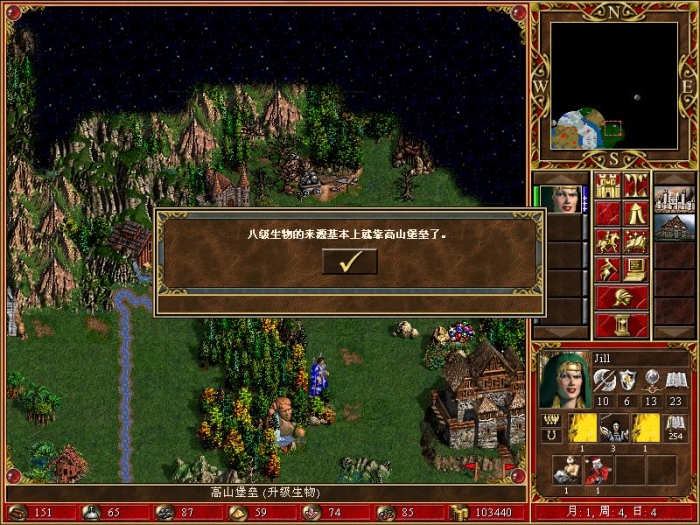Select next hero with the helmet button
The image size is (700, 525).
pyautogui.click(x=622, y=297)
